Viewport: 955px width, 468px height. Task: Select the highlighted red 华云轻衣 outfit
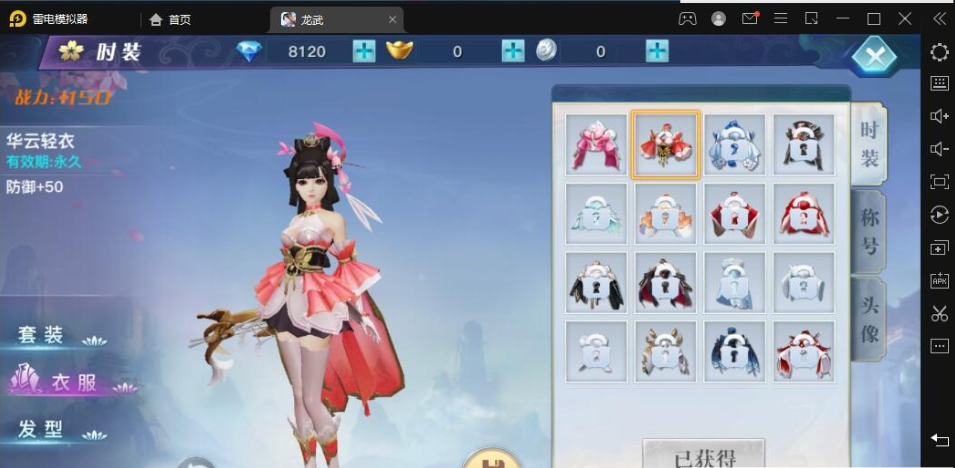666,145
